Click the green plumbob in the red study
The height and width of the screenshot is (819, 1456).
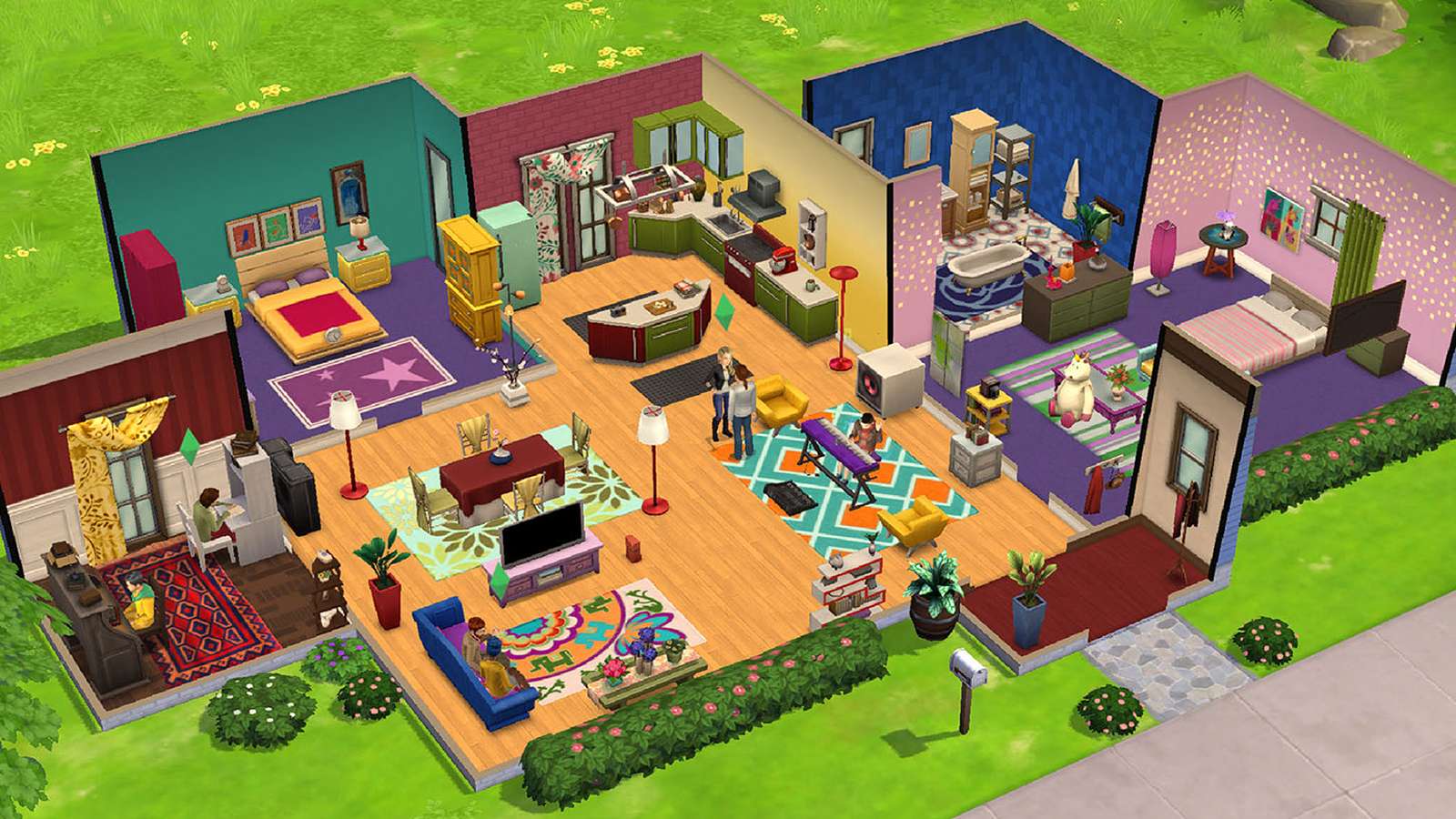click(189, 444)
